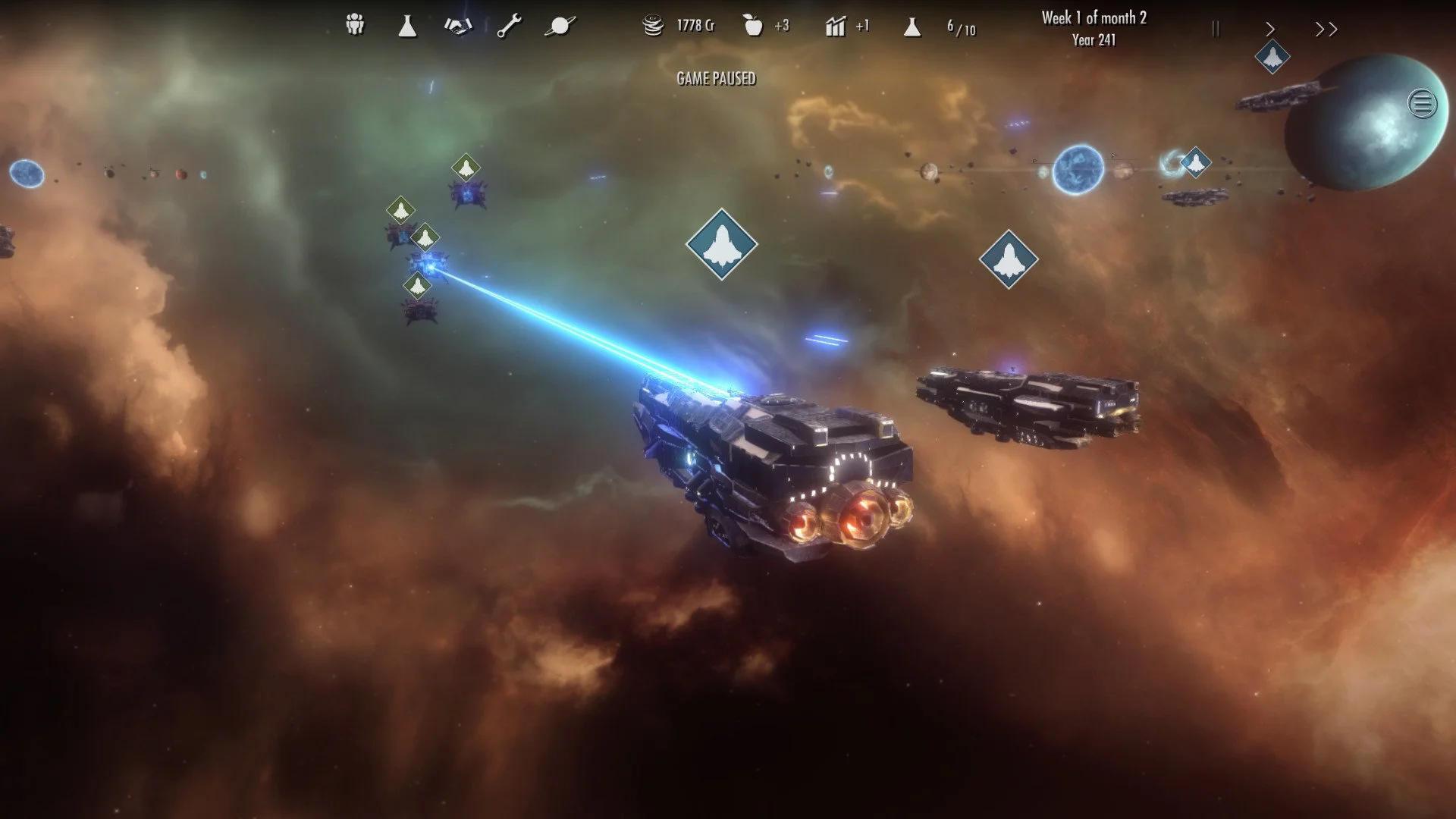Screen dimensions: 1456x819
Task: Open the research flask menu
Action: (406, 25)
